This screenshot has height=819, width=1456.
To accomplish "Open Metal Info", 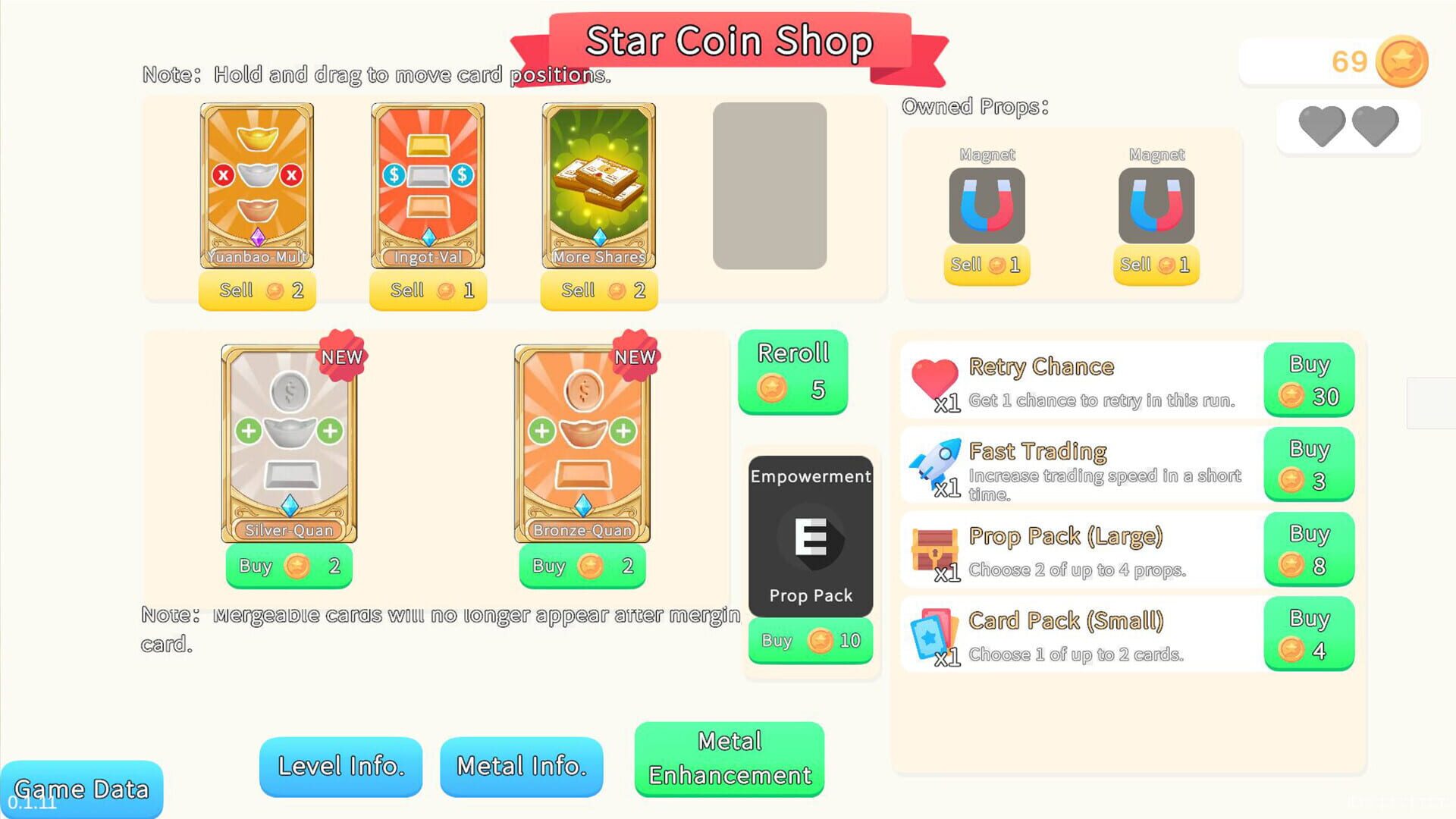I will (521, 767).
